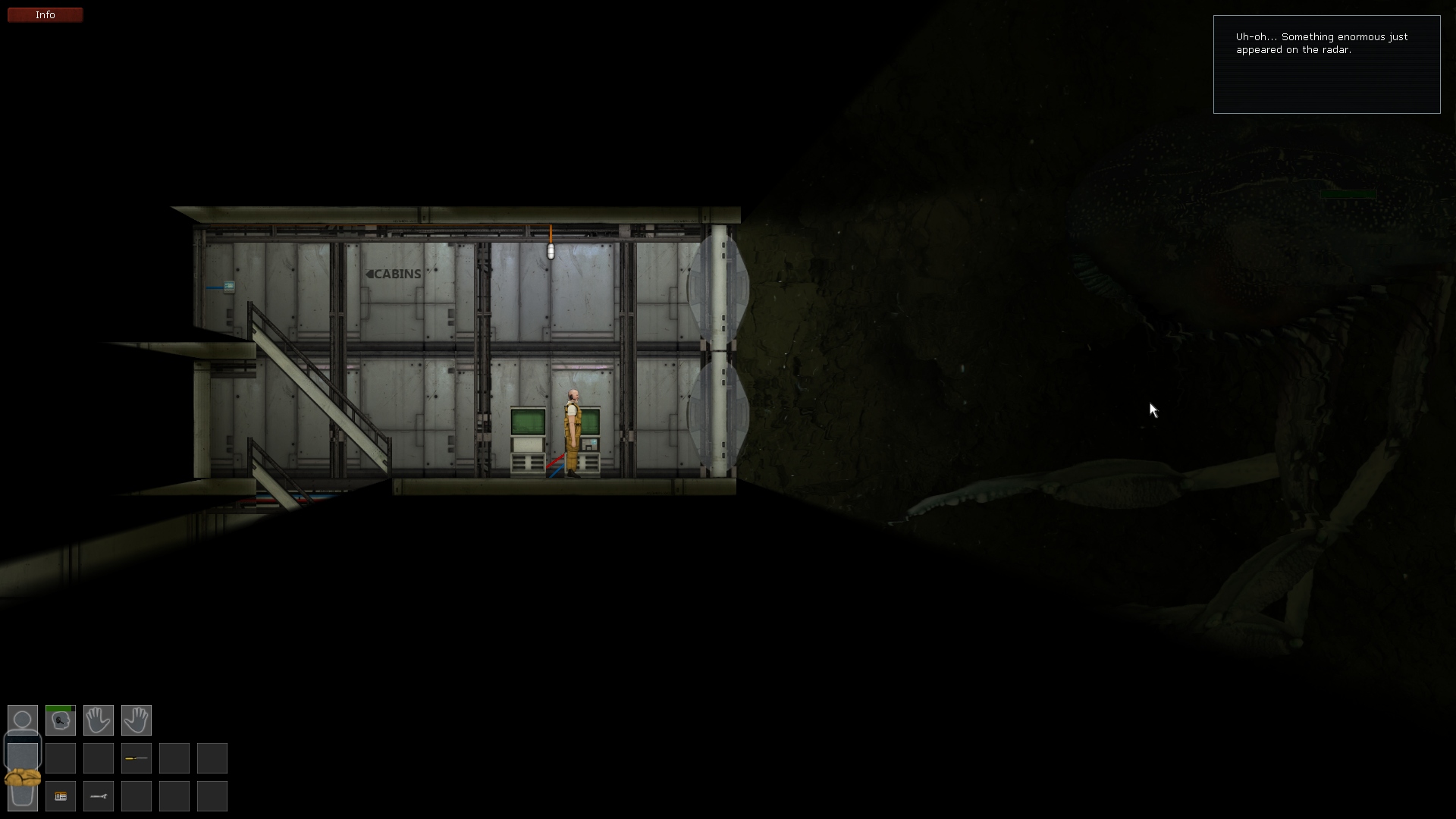Click the CABINS direction sign
The image size is (1456, 819).
coord(393,274)
